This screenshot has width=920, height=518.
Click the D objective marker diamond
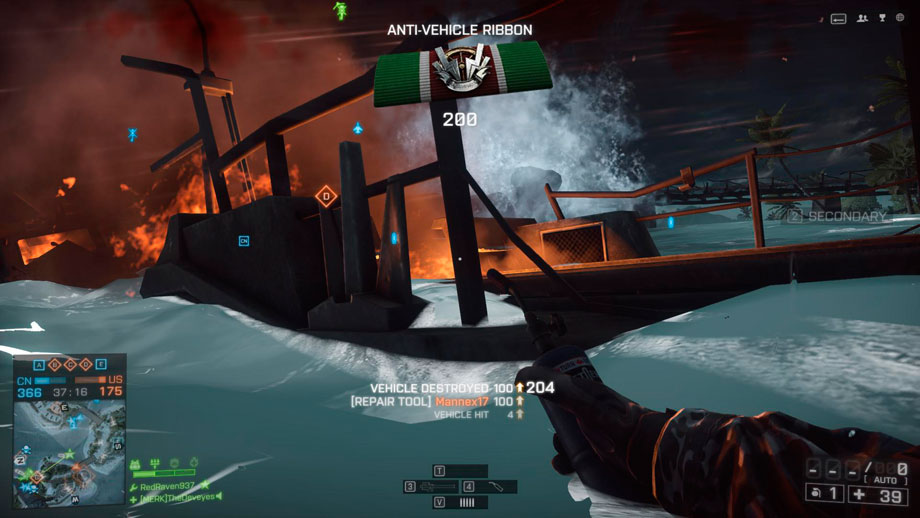[x=324, y=196]
